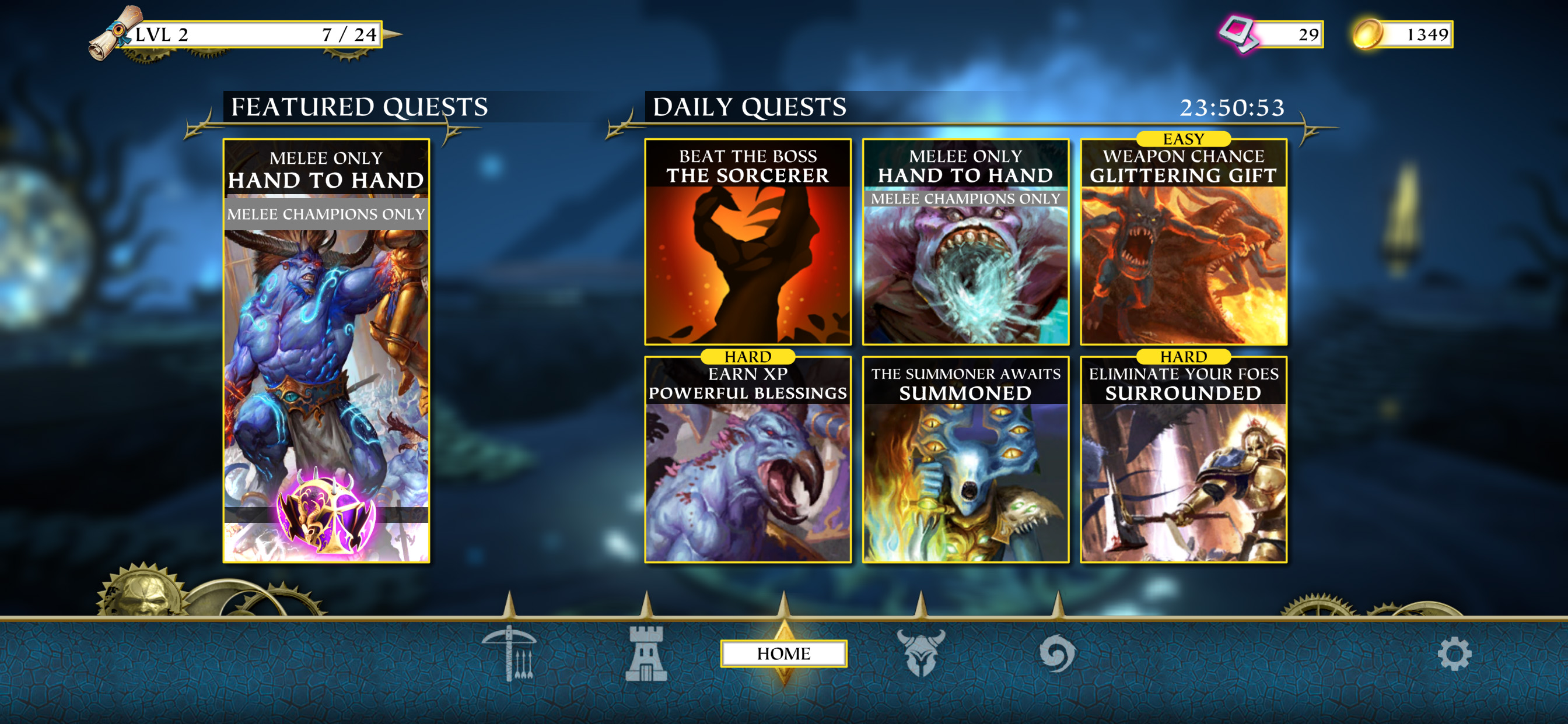Screen dimensions: 1568x724
Task: Start the Glittering Gift weapon chance quest
Action: coord(1184,242)
